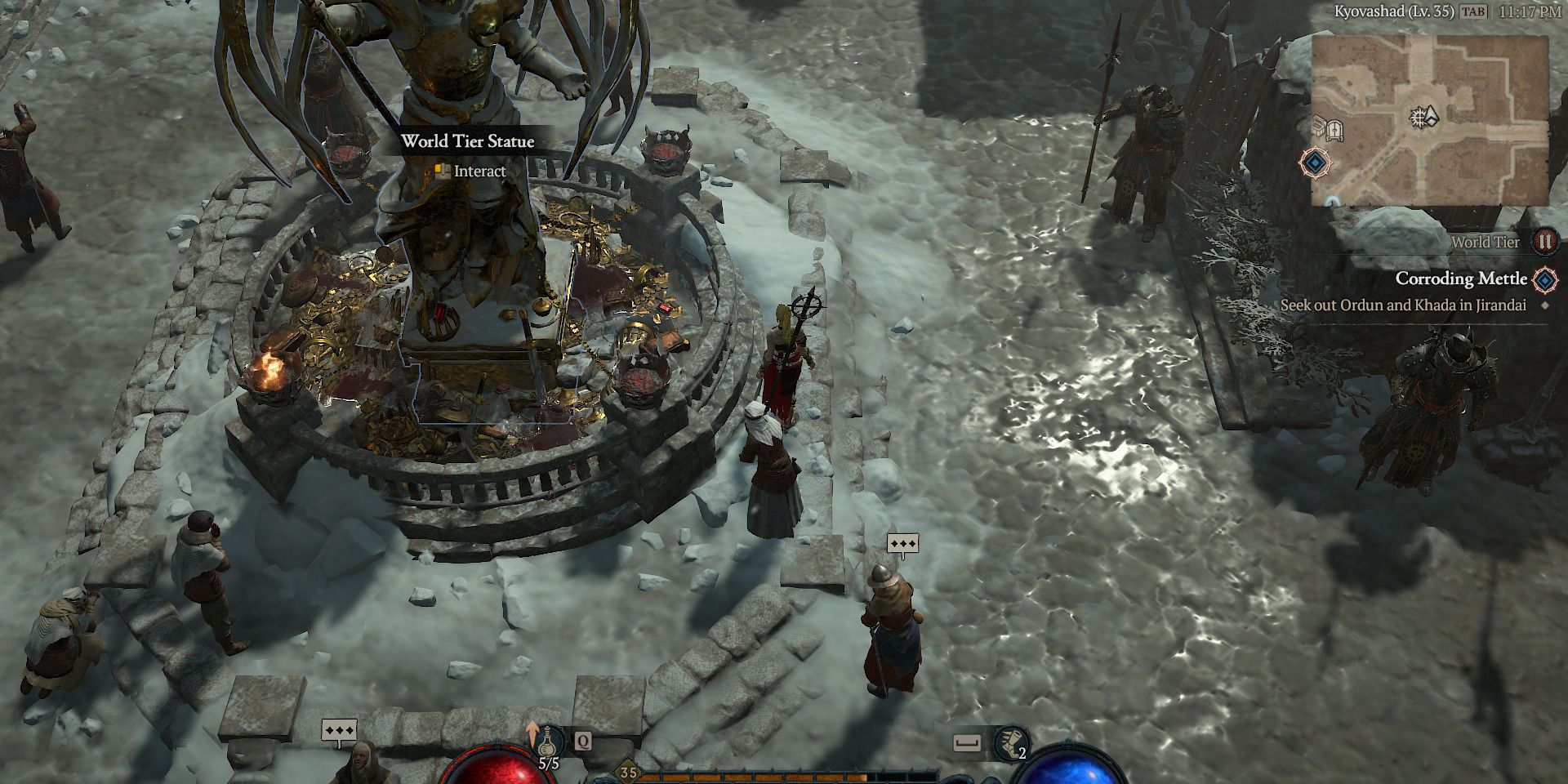Image resolution: width=1568 pixels, height=784 pixels.
Task: Toggle the World Tier pause-style indicator
Action: click(x=1545, y=242)
